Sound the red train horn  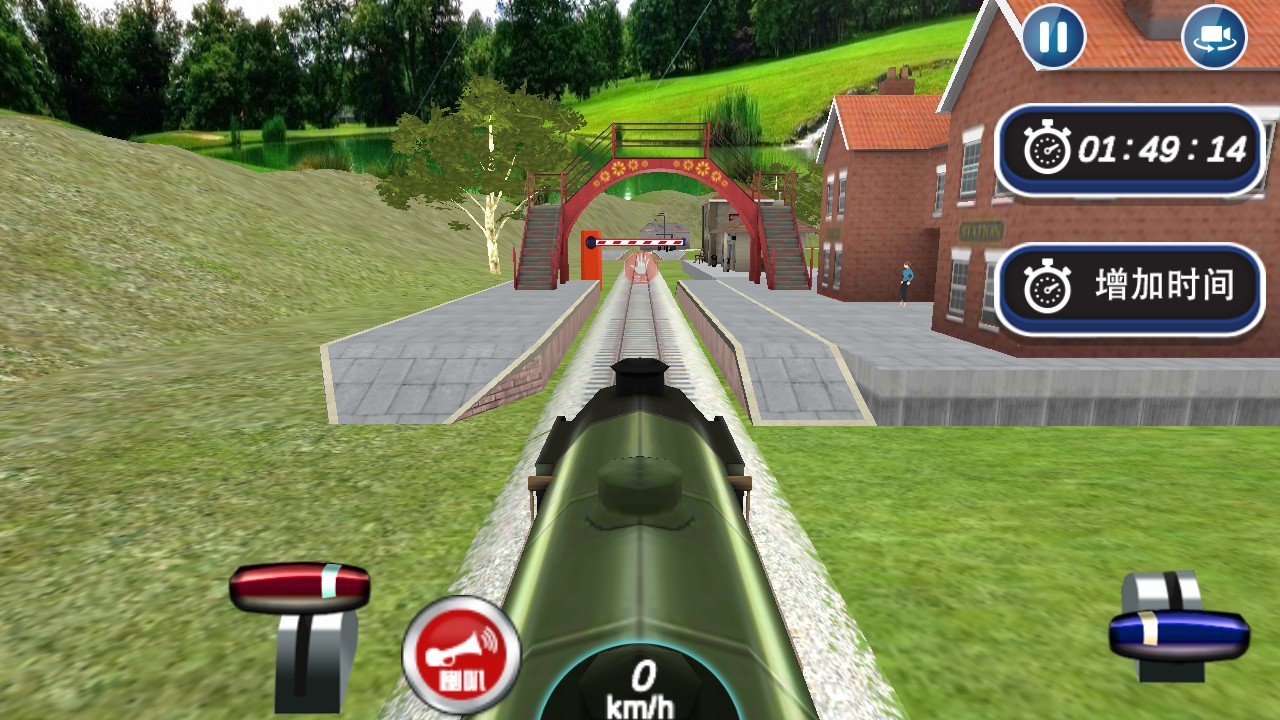pyautogui.click(x=461, y=655)
